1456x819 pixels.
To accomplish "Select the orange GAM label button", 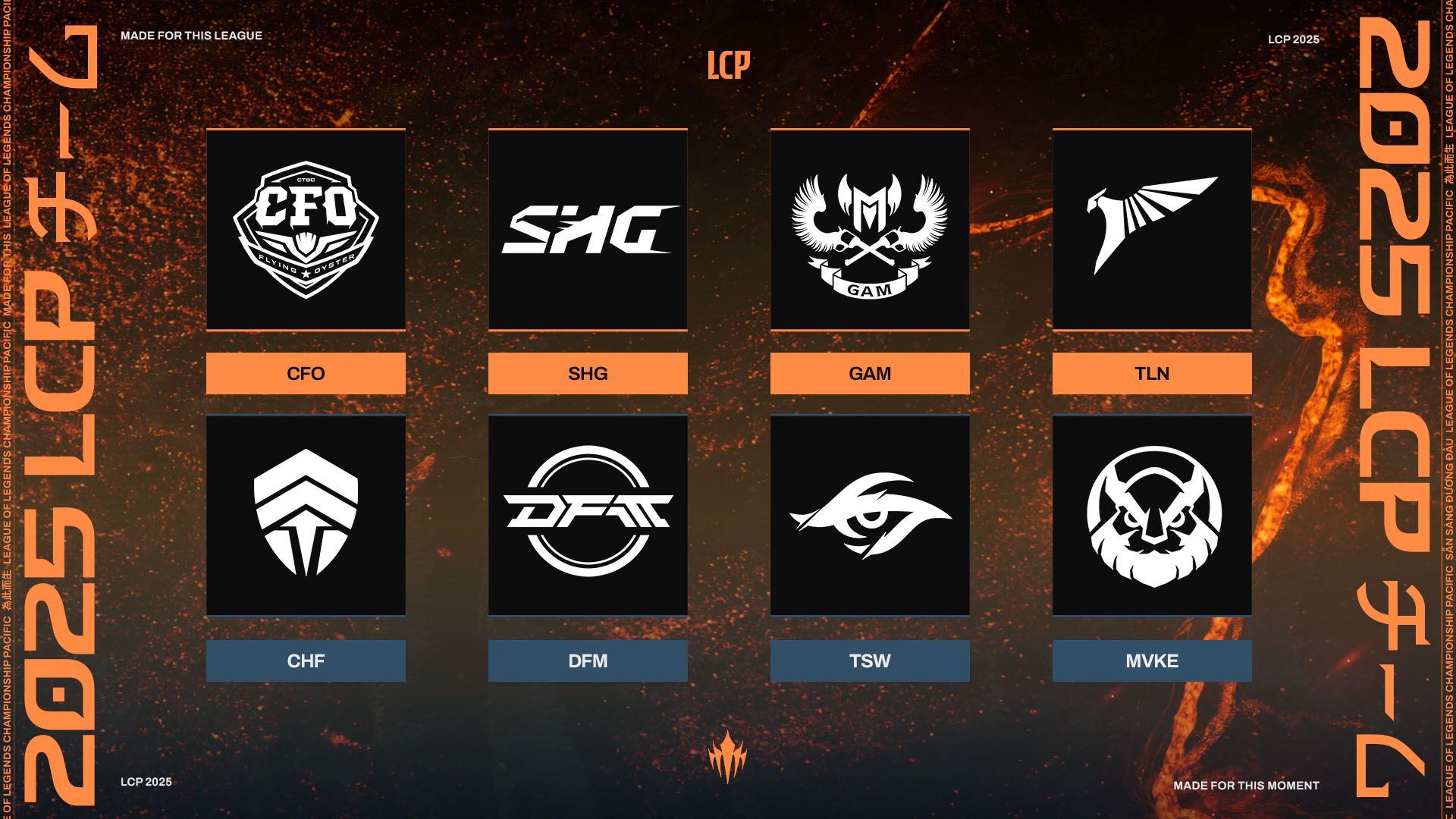I will [870, 373].
